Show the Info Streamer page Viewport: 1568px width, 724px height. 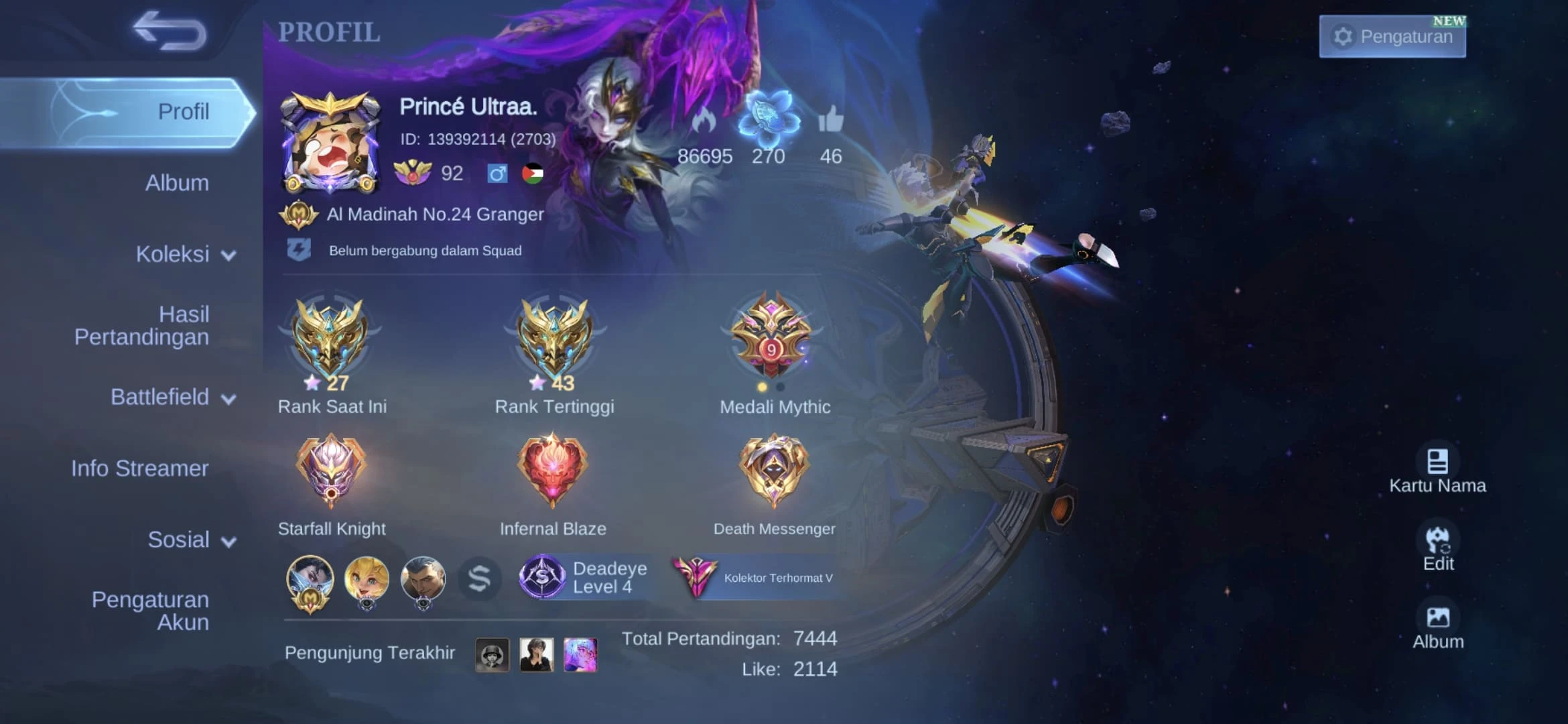(x=139, y=468)
